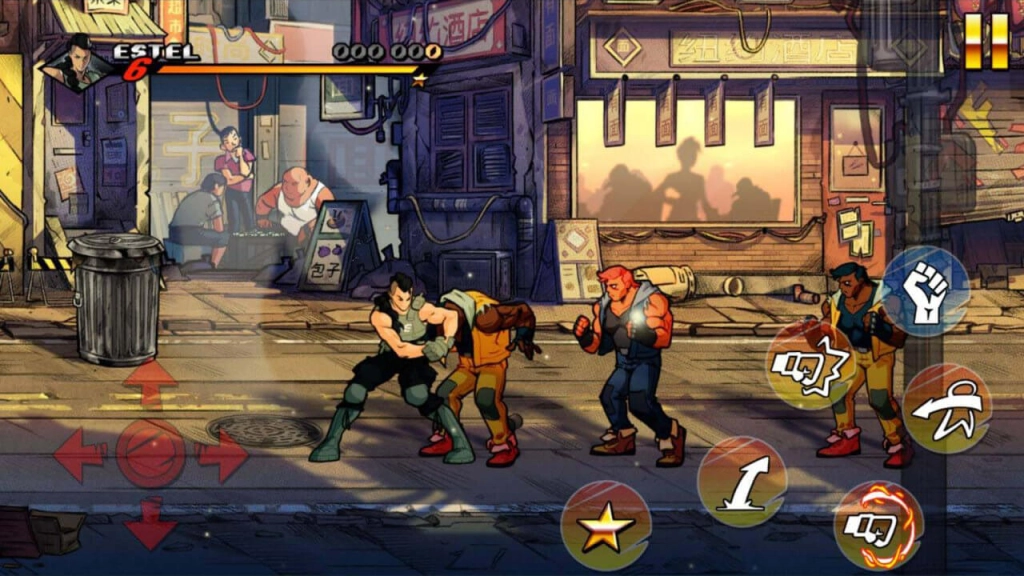Pause the game with the yellow pause button
Image resolution: width=1024 pixels, height=576 pixels.
(x=986, y=42)
